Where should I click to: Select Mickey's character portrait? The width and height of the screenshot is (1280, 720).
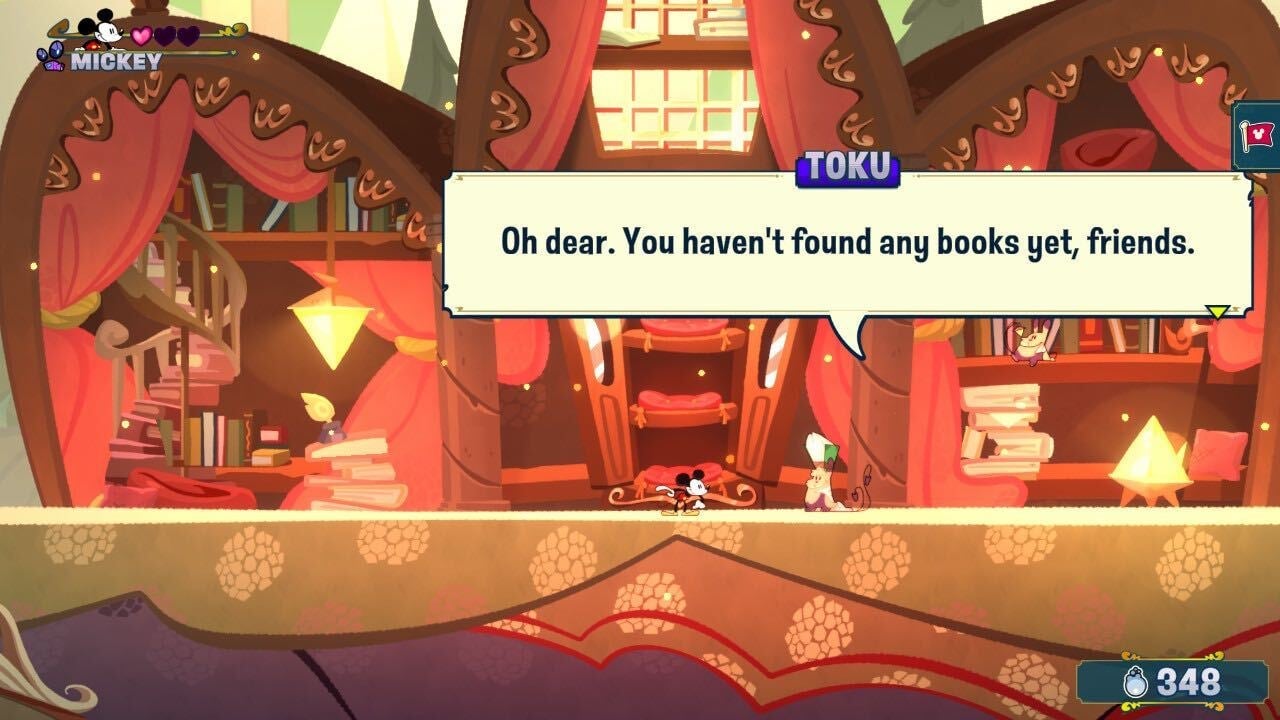(102, 30)
